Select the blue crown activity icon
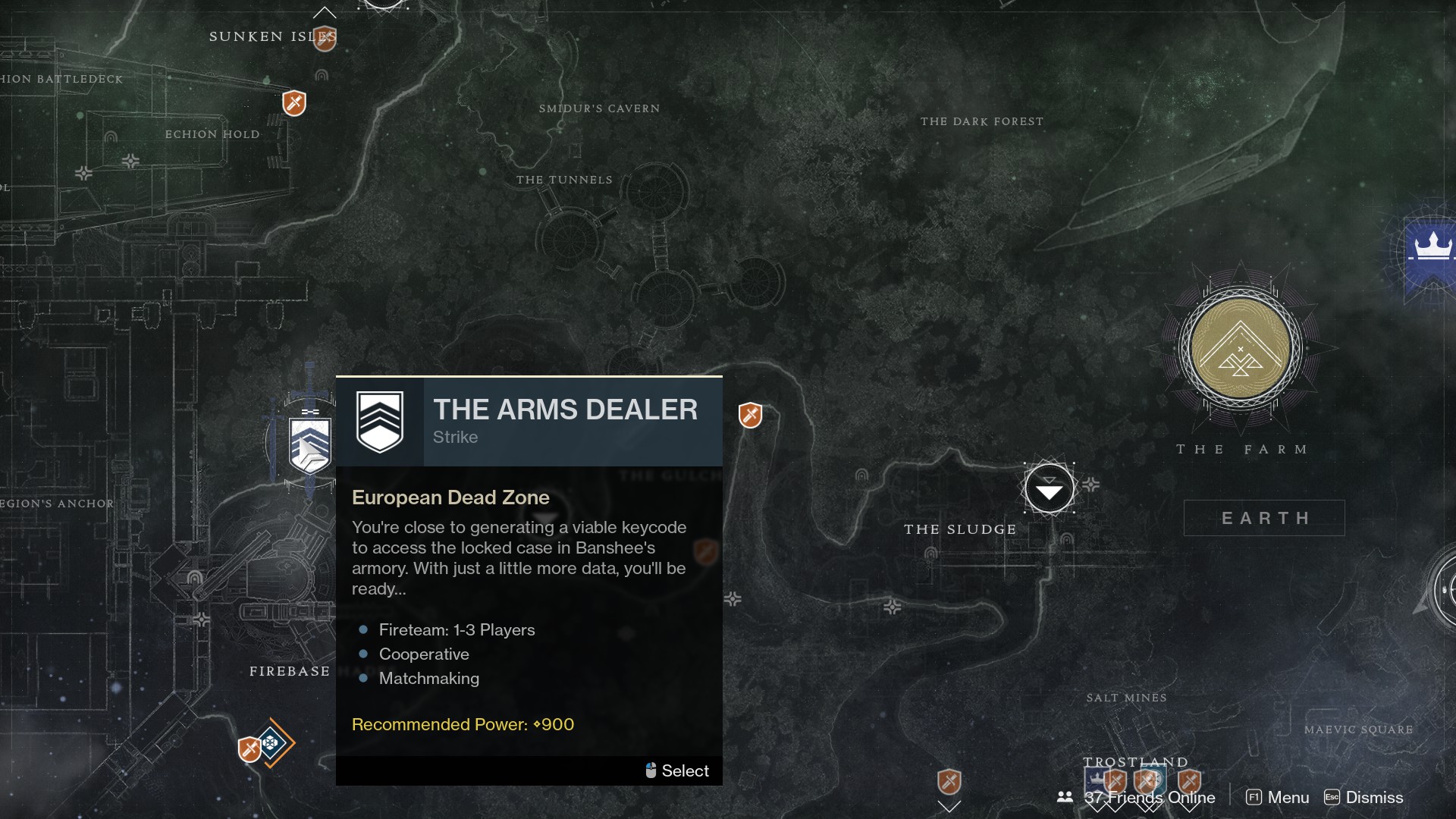Screen dimensions: 1456x819 [x=1432, y=250]
